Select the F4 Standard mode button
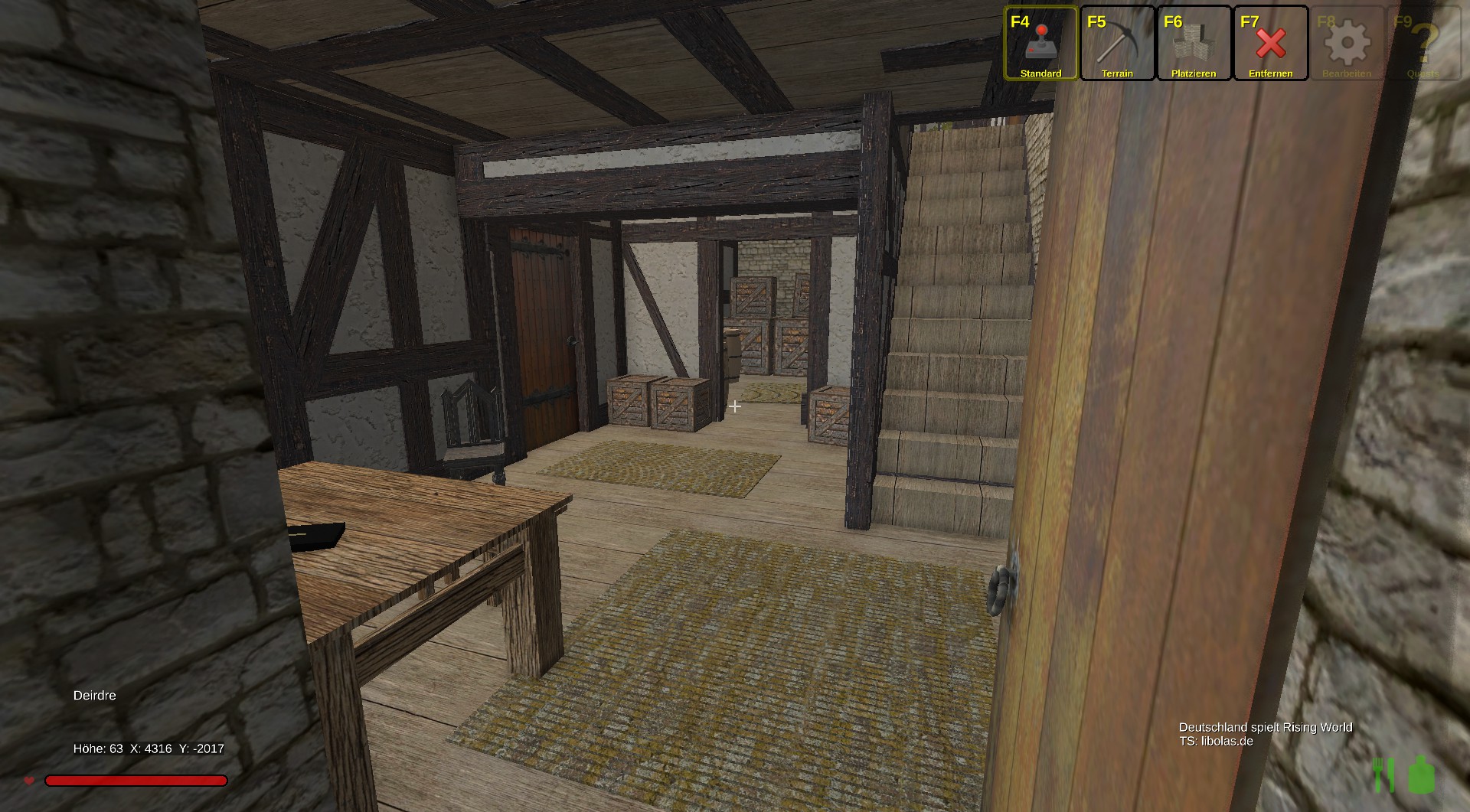Image resolution: width=1470 pixels, height=812 pixels. 1040,44
